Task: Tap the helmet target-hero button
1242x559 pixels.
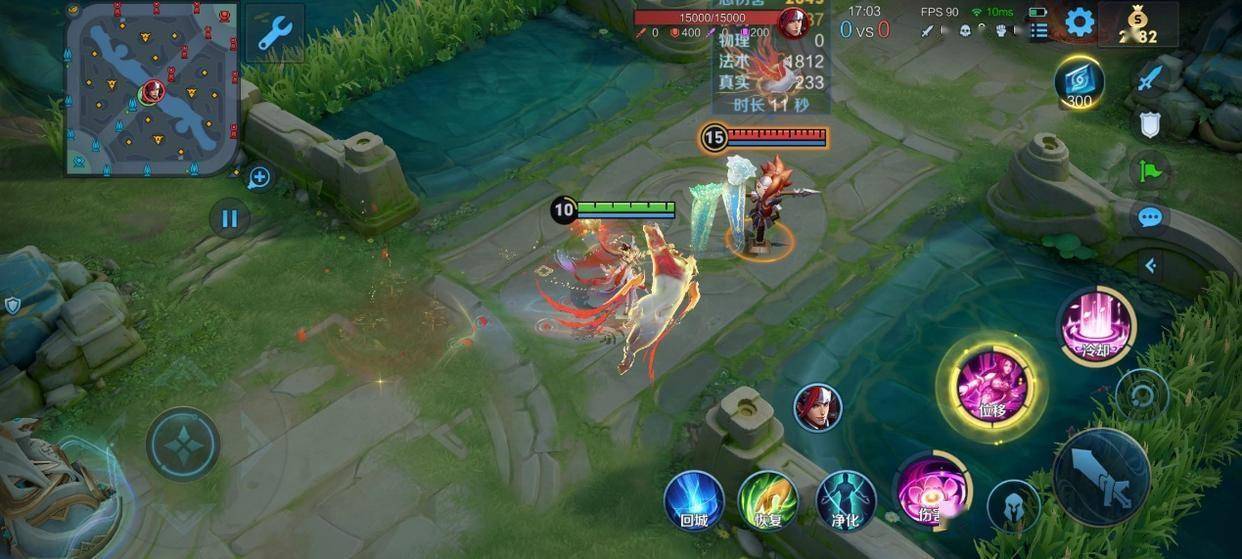Action: click(x=1013, y=505)
